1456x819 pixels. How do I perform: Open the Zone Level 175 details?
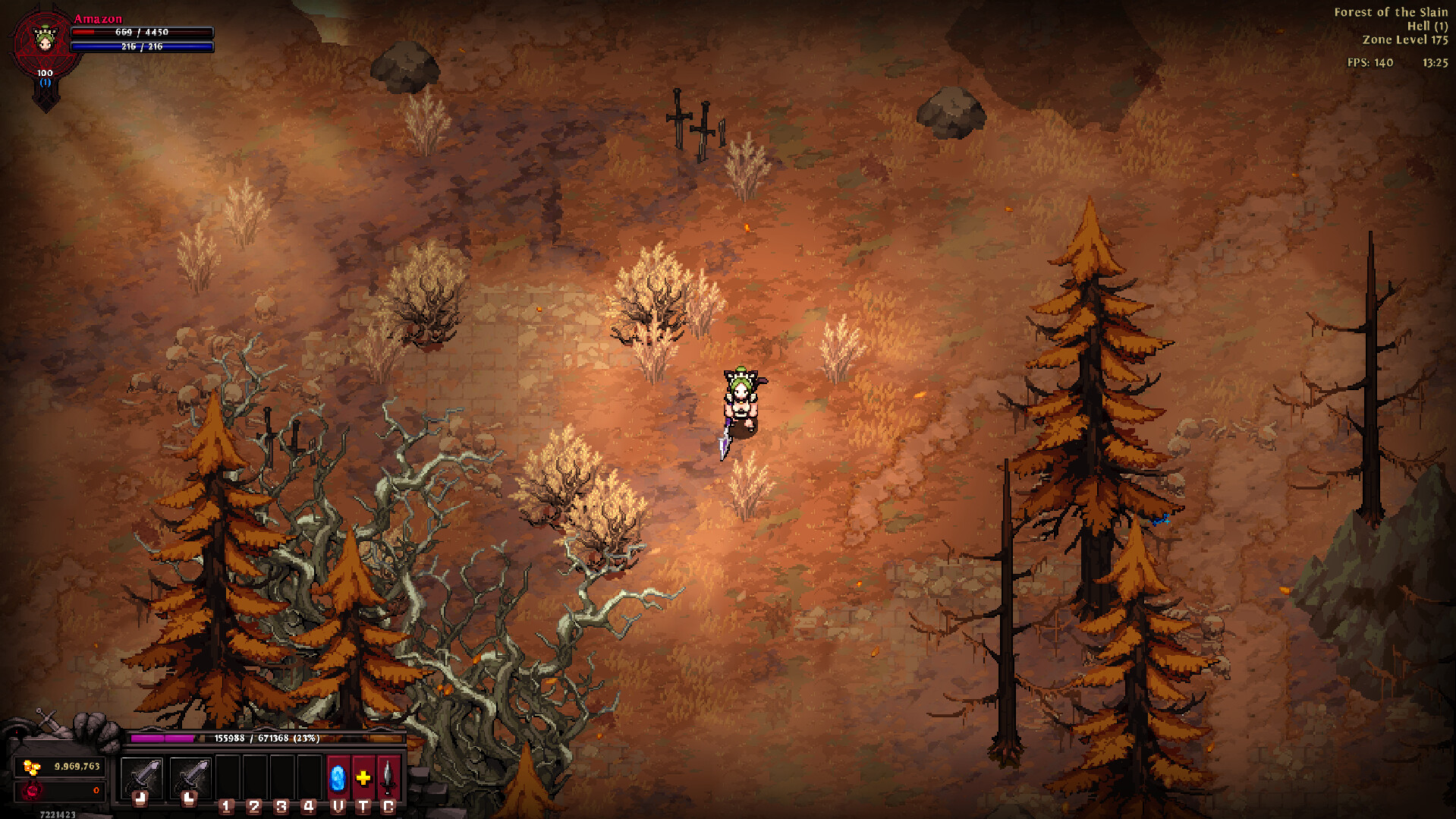coord(1404,39)
